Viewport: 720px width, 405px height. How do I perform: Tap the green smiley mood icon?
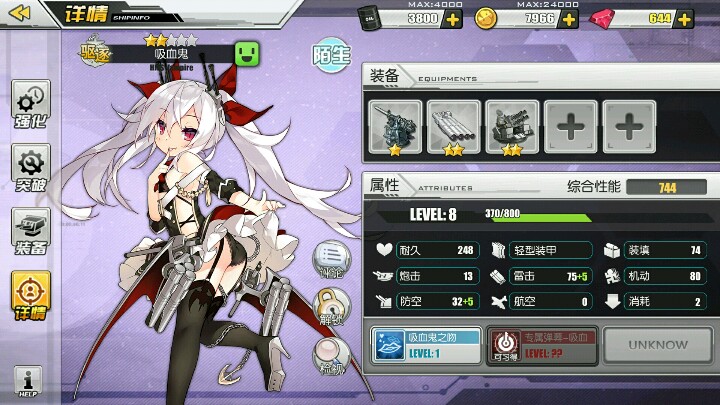(x=247, y=53)
